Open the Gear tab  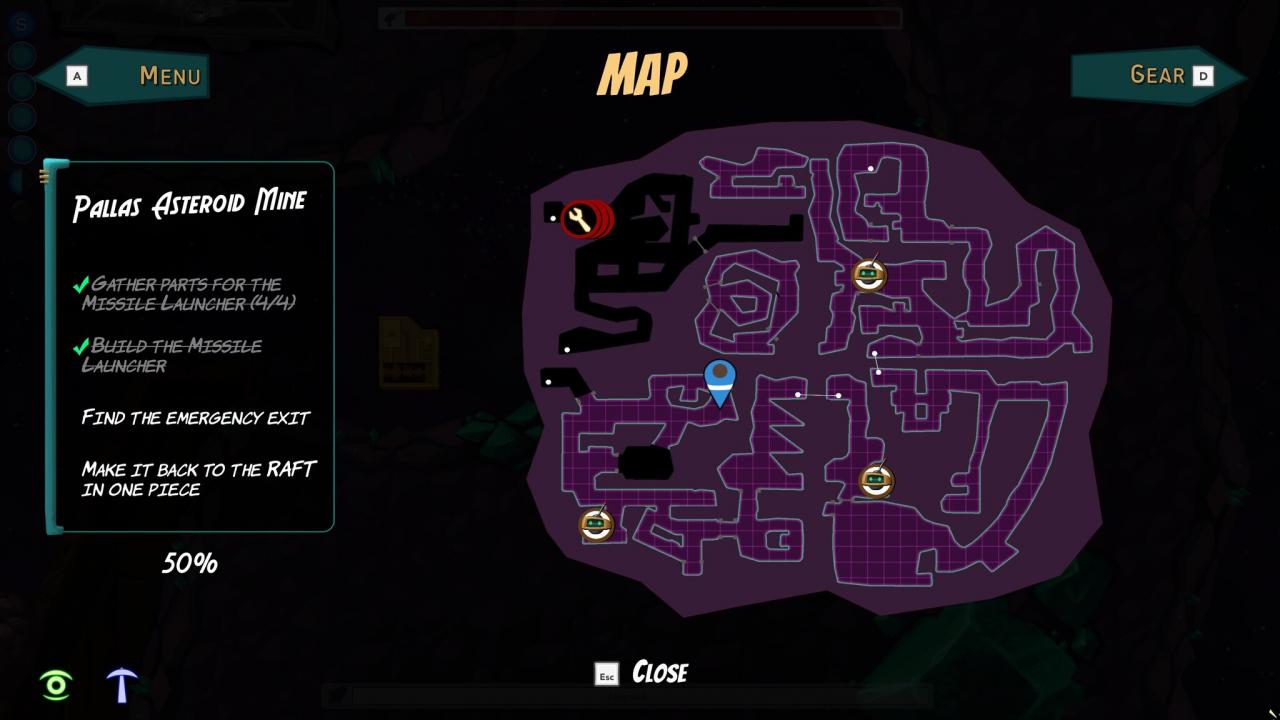1160,76
